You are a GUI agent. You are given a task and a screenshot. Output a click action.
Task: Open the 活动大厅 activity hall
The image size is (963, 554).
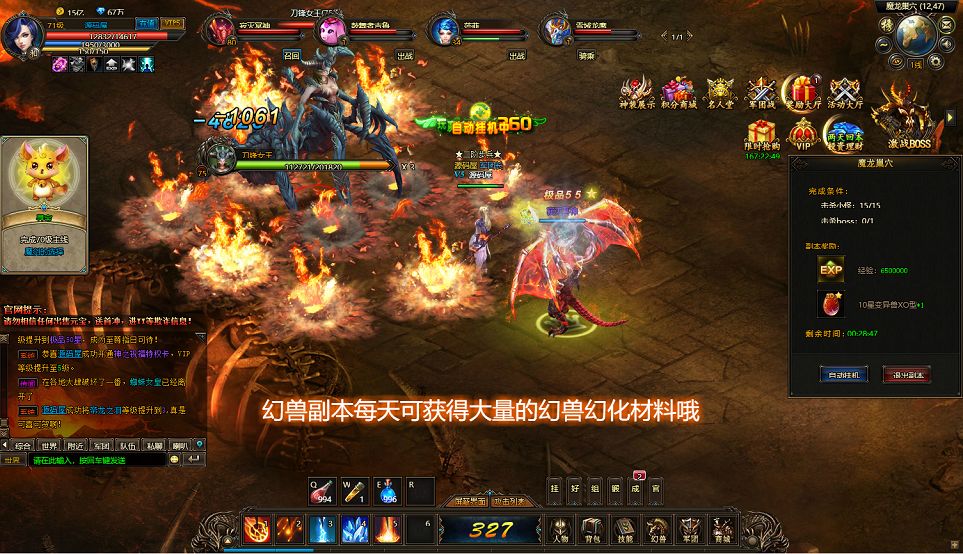pyautogui.click(x=845, y=93)
